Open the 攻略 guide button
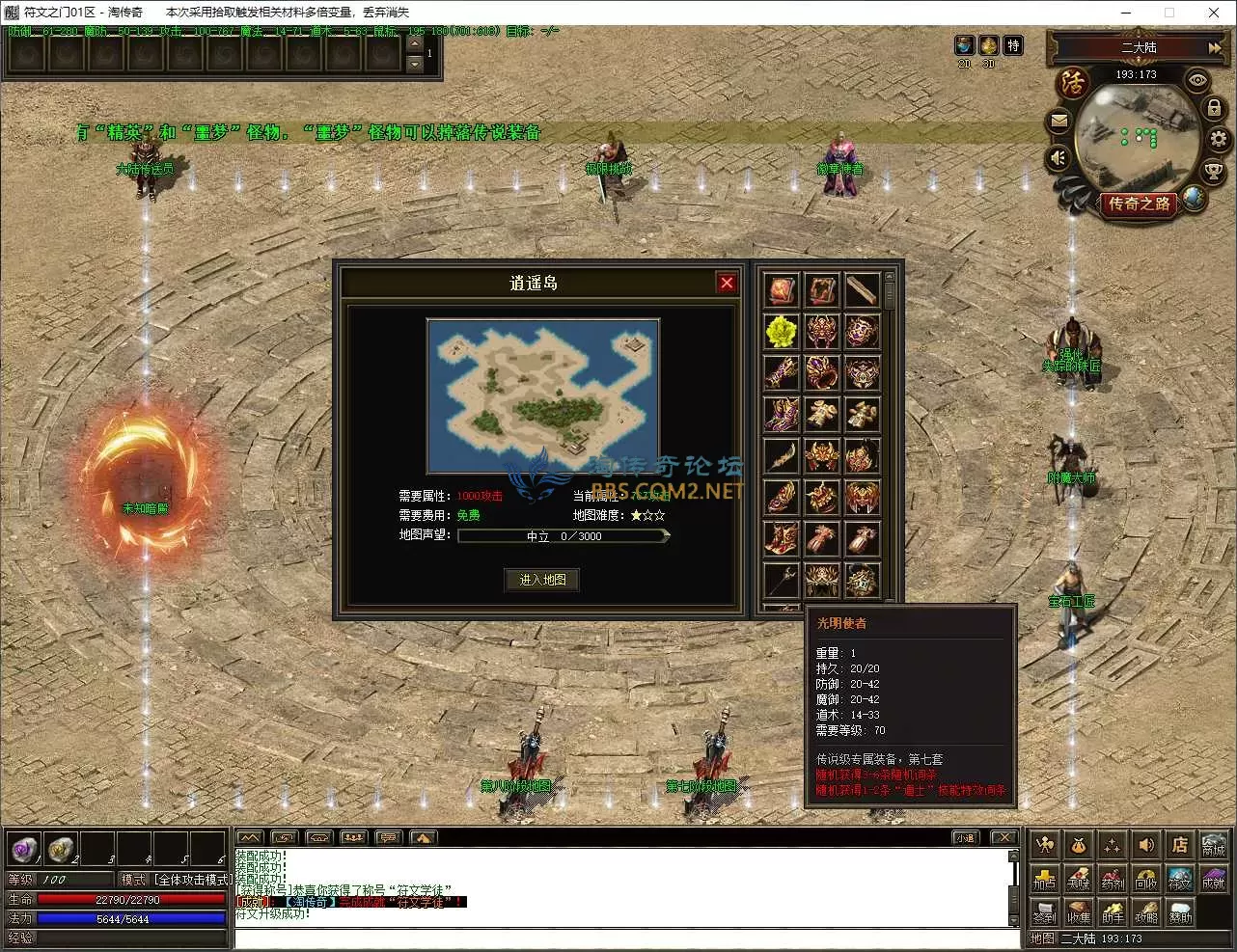The image size is (1237, 952). coord(1145,911)
